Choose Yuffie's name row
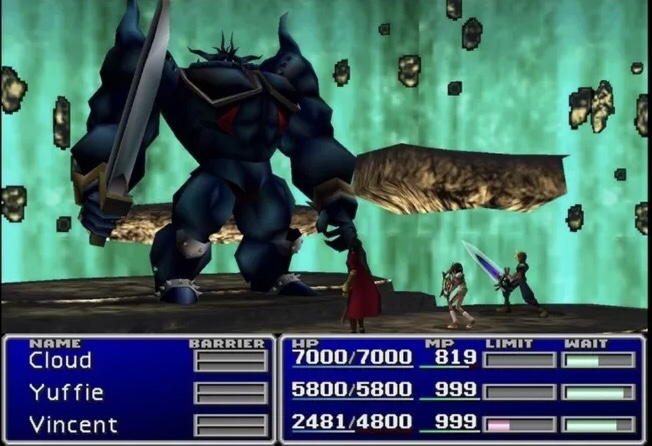 click(66, 393)
